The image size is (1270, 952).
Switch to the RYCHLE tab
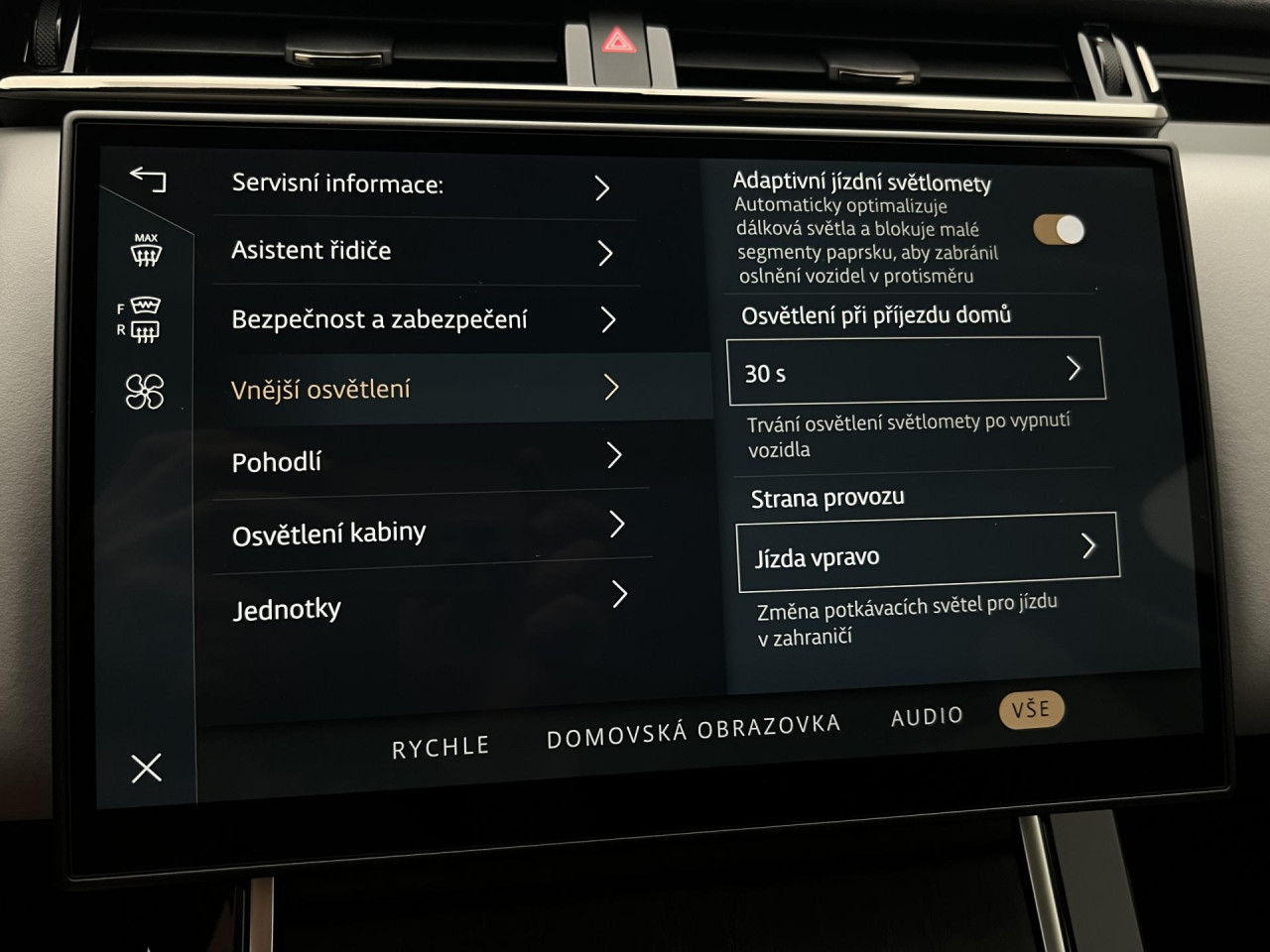(441, 747)
